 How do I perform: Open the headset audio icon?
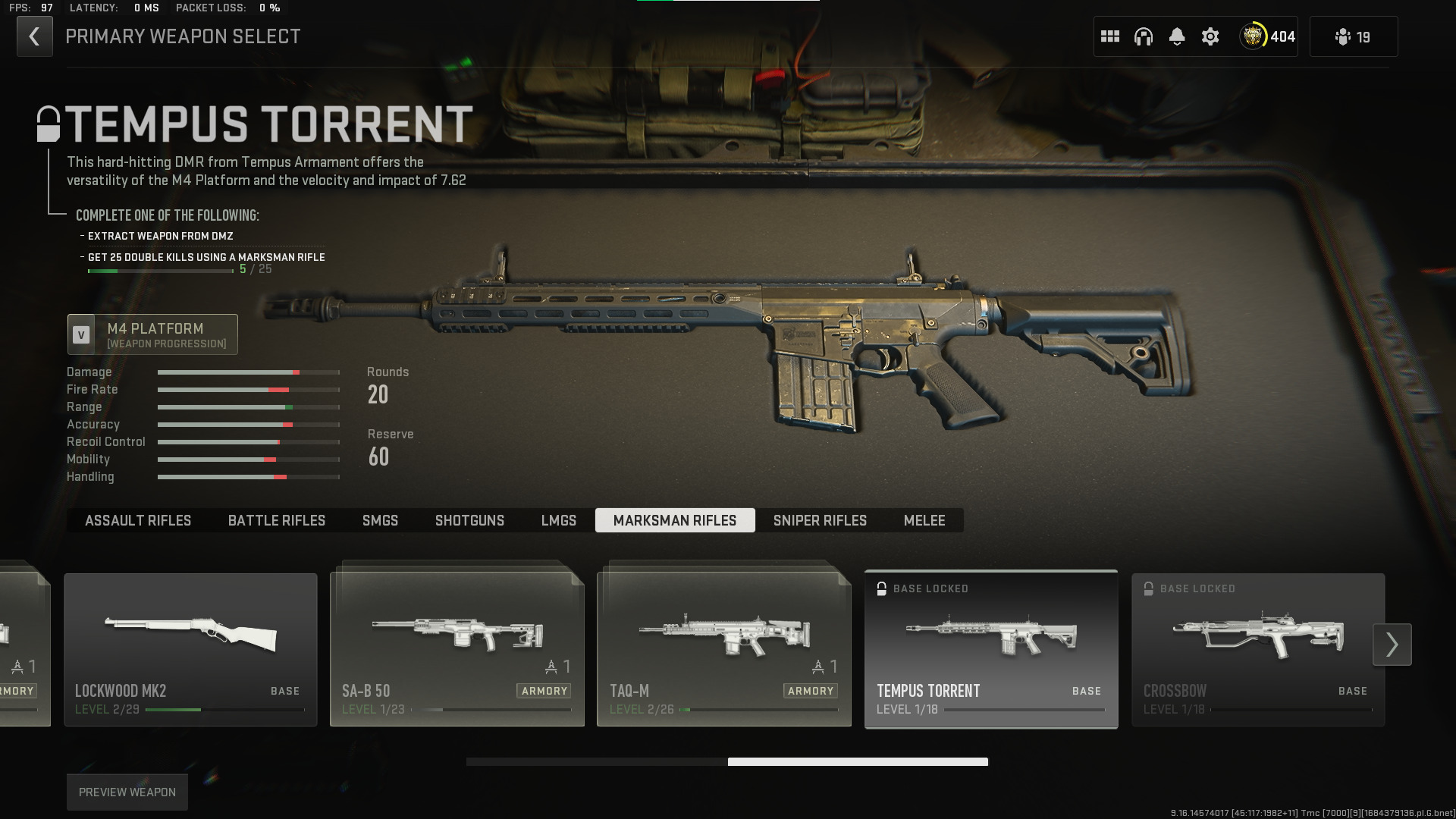pos(1144,36)
